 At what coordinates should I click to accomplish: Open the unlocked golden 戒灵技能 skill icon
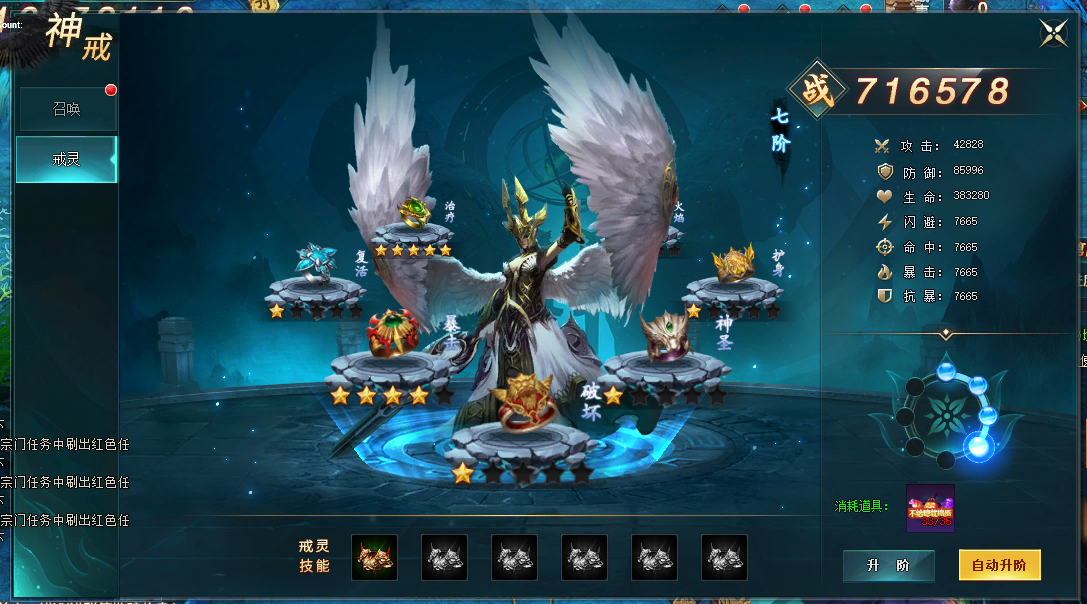pyautogui.click(x=374, y=557)
